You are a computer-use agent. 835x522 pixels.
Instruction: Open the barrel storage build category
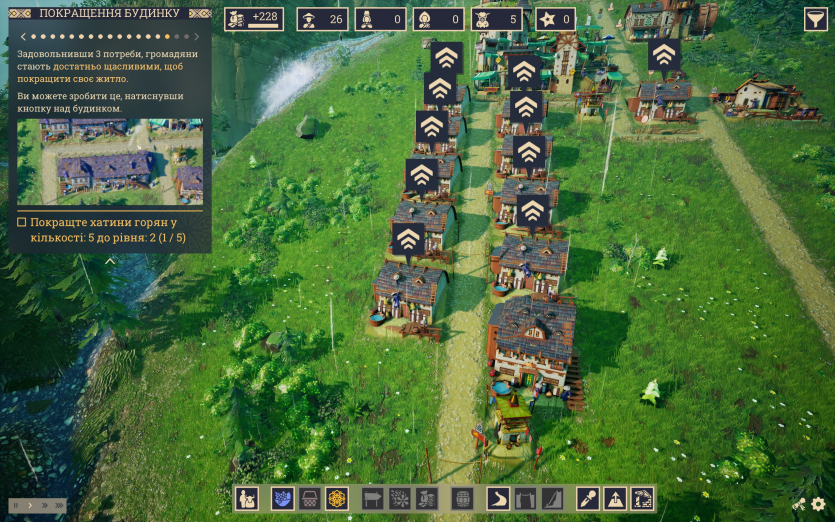click(462, 498)
